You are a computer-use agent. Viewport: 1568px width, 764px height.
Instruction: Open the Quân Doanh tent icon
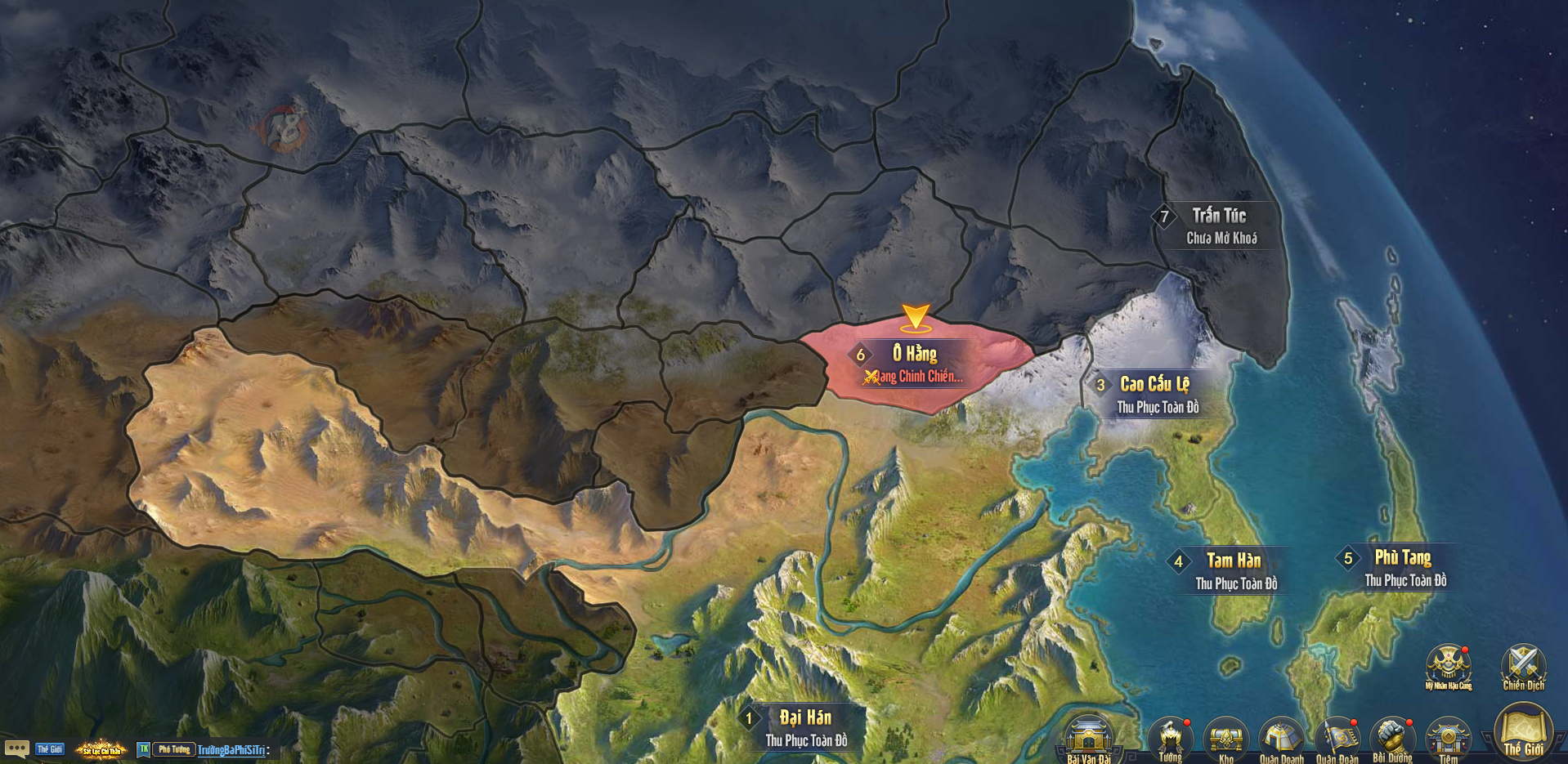(x=1281, y=738)
